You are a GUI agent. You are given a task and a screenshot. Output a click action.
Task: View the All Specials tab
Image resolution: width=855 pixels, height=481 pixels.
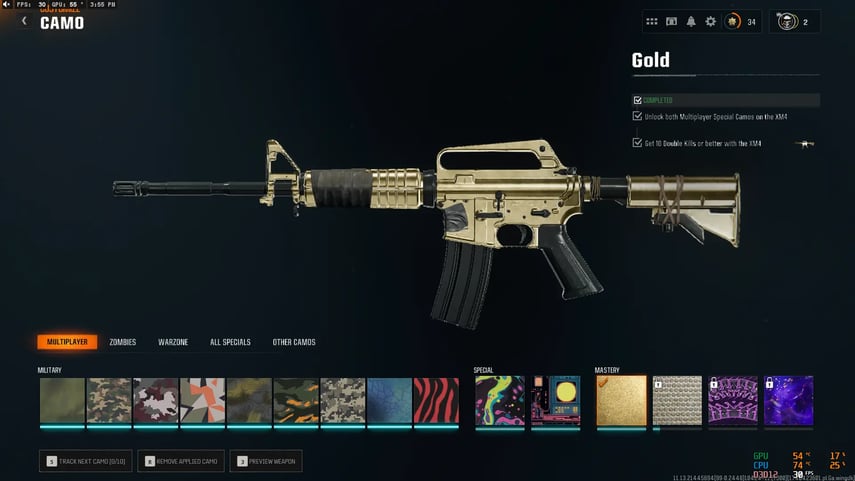pyautogui.click(x=230, y=342)
